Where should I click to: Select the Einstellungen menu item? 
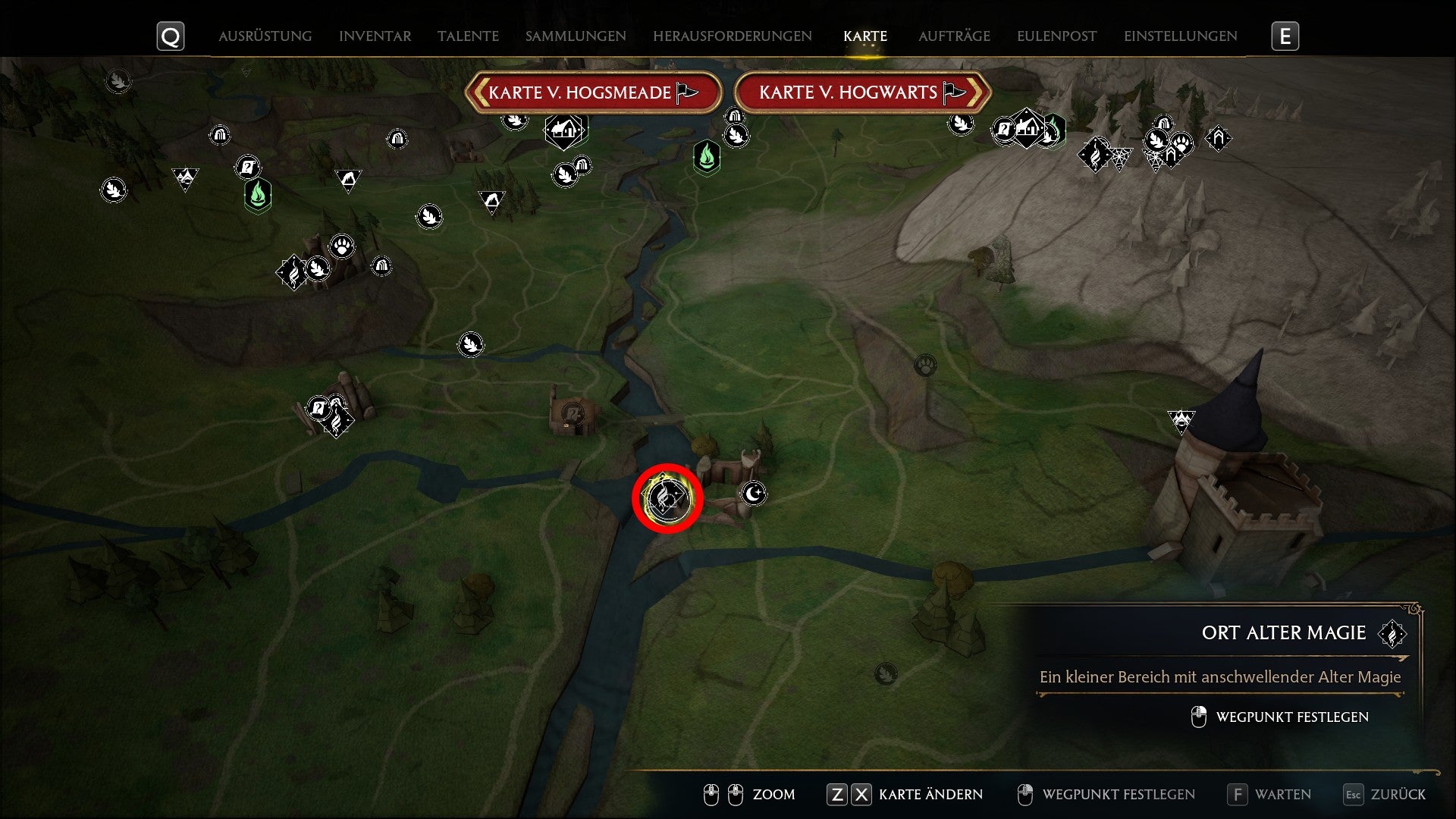(1181, 36)
